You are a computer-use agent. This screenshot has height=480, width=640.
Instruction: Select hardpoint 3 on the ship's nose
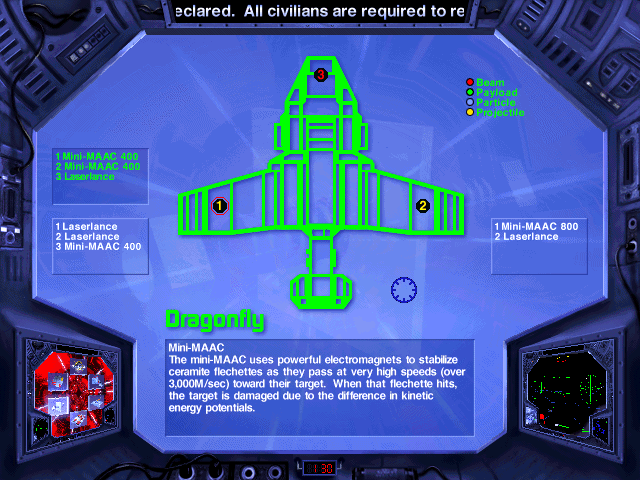pyautogui.click(x=321, y=74)
